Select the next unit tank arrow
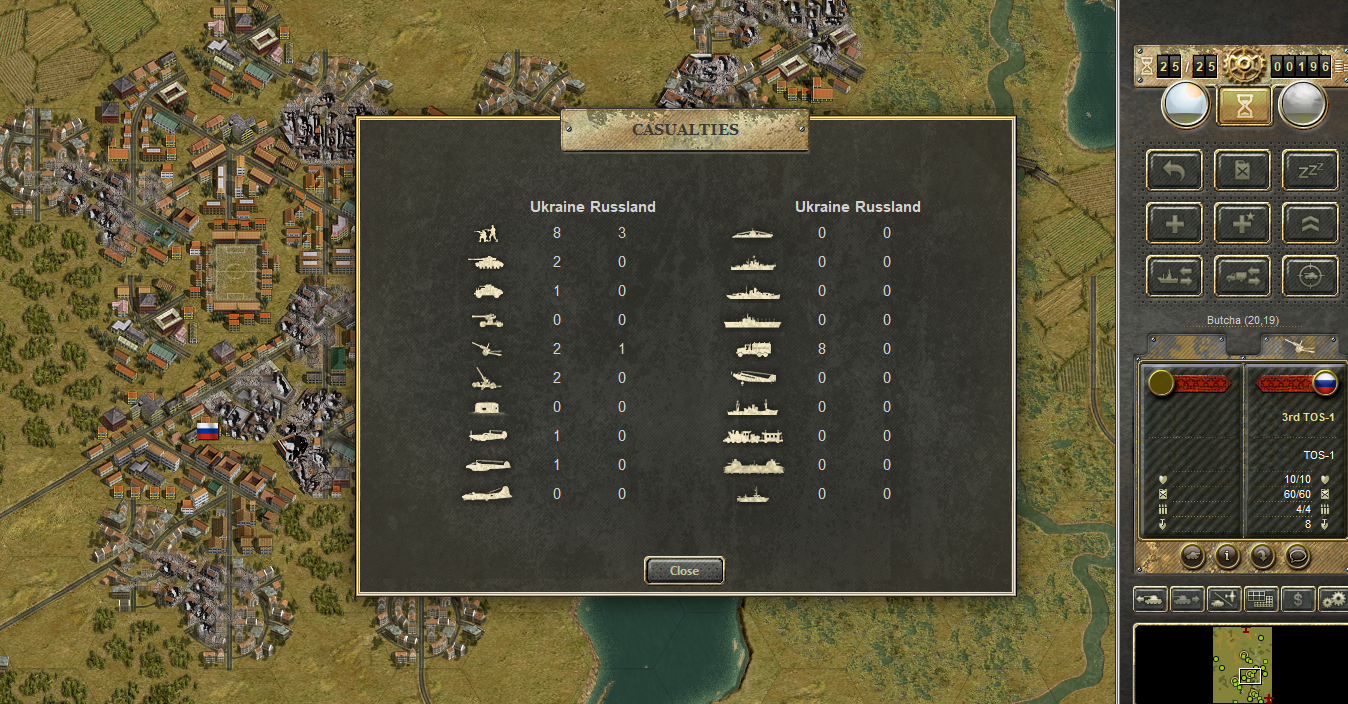The height and width of the screenshot is (704, 1348). (x=1187, y=598)
